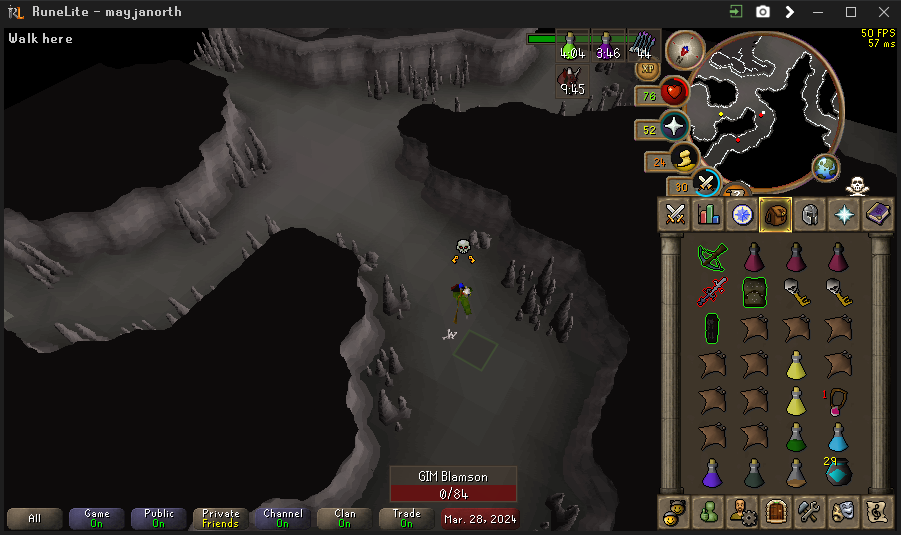The height and width of the screenshot is (535, 901).
Task: Open the Prayer tab
Action: (844, 214)
